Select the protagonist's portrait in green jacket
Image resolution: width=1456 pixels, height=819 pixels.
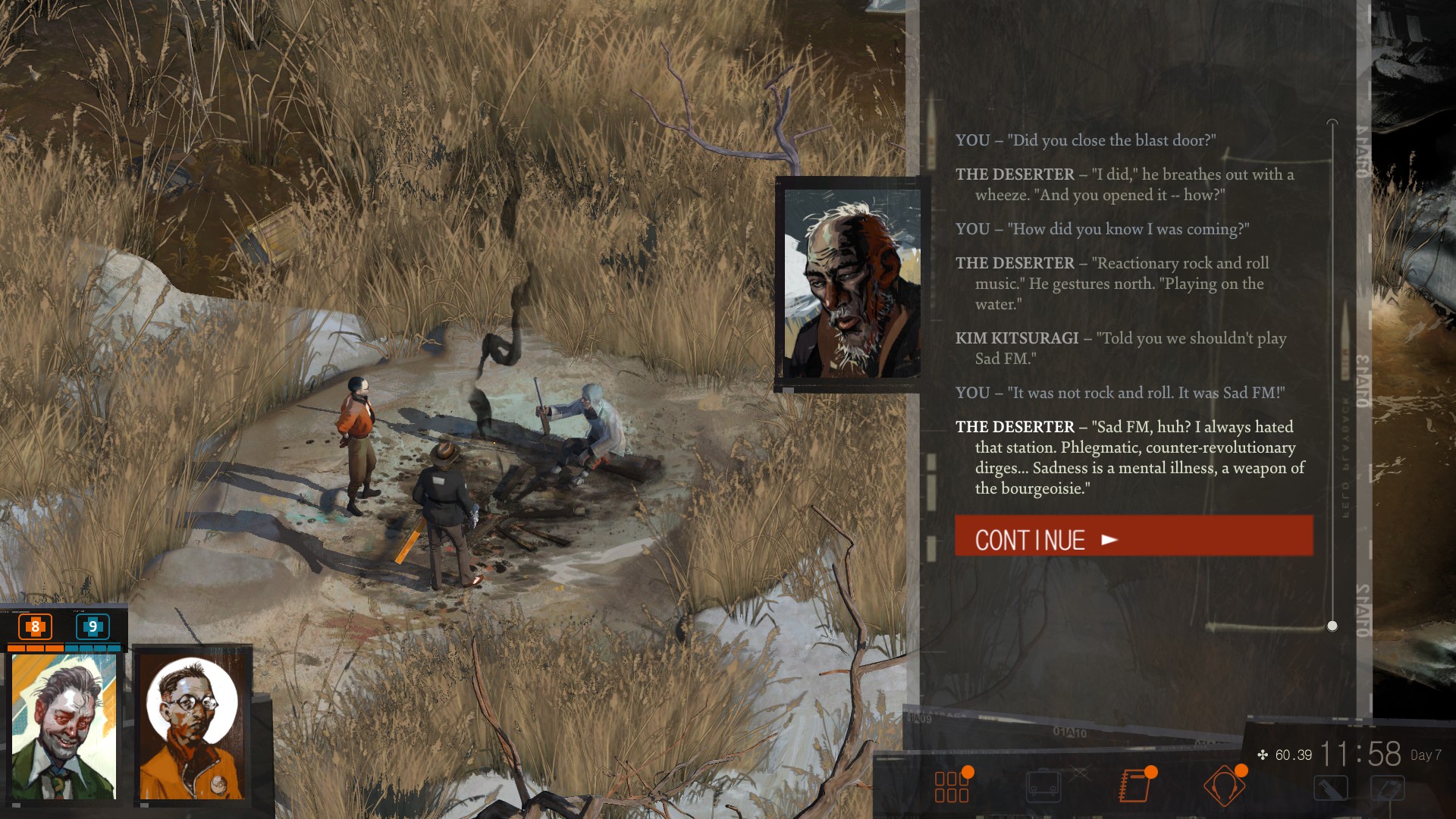pos(64,726)
